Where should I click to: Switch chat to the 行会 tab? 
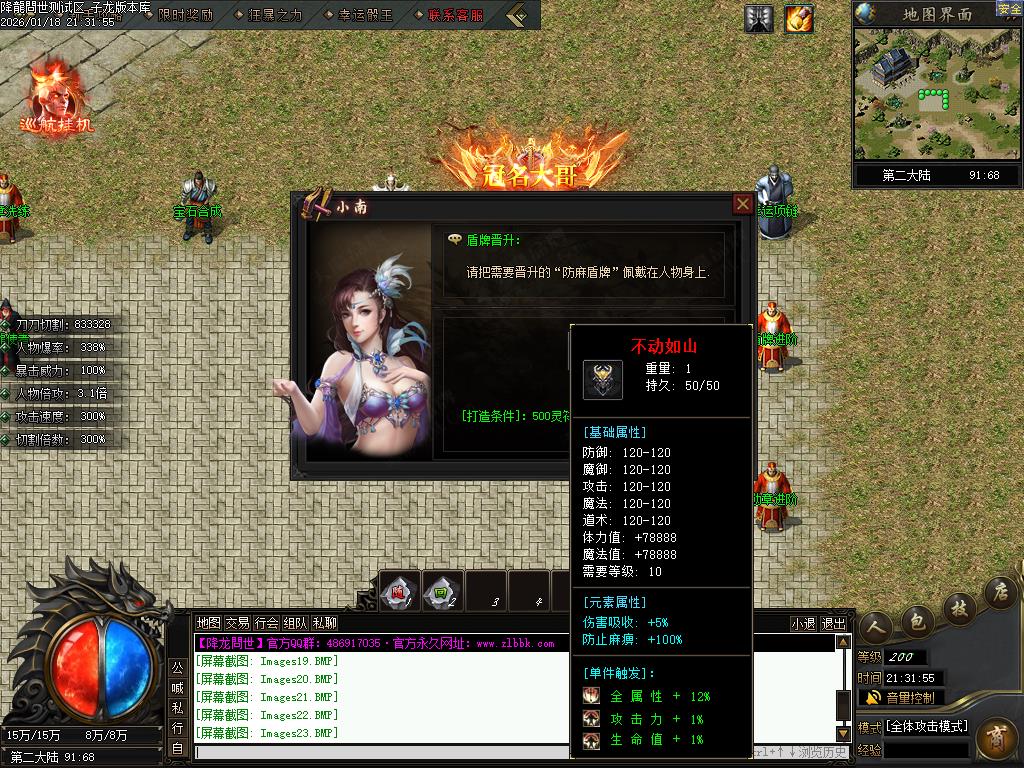[266, 623]
